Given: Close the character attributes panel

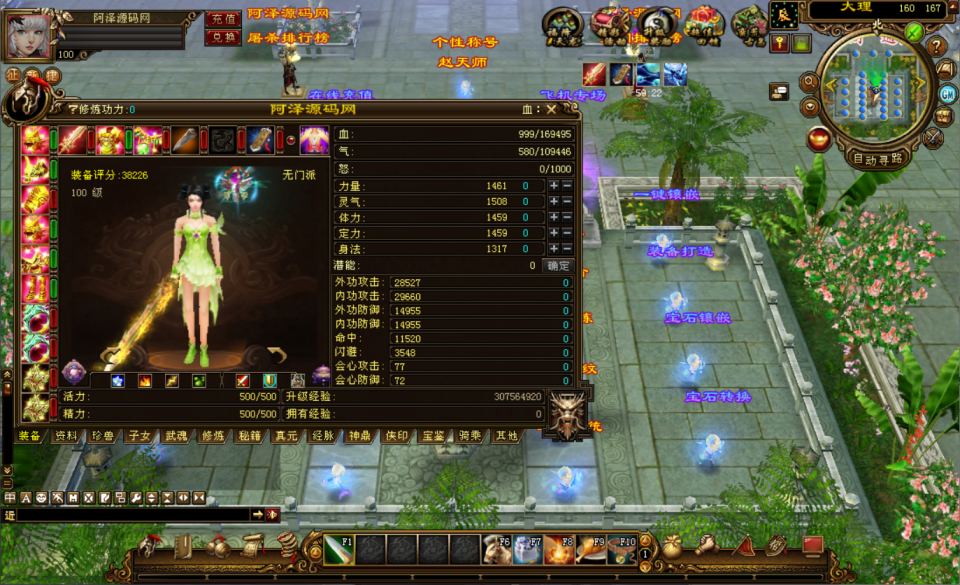Looking at the screenshot, I should click(550, 109).
